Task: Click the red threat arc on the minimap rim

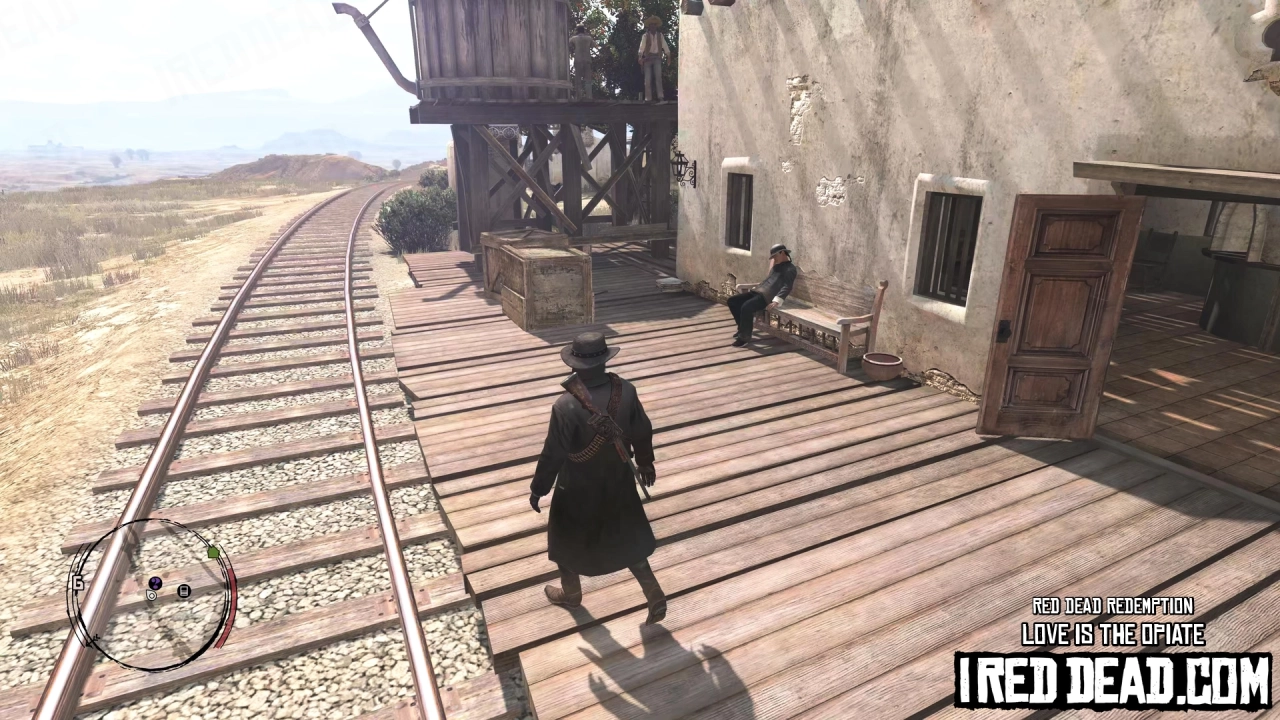Action: [x=229, y=602]
